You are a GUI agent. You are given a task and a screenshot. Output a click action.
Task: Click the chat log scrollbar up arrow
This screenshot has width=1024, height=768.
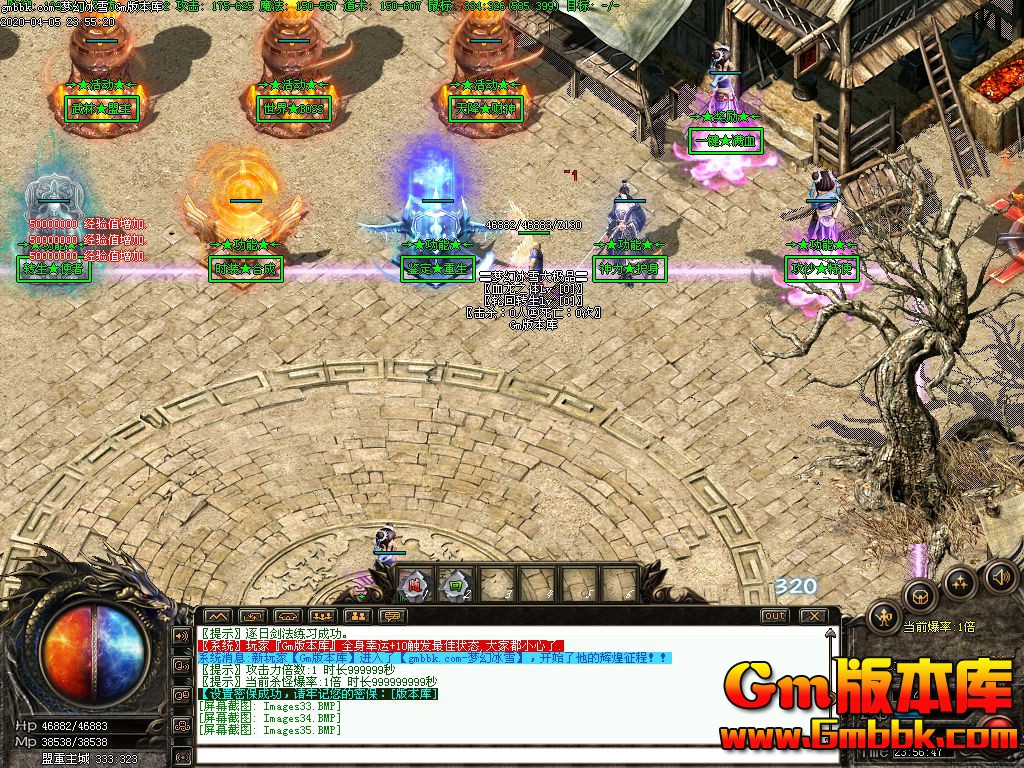pyautogui.click(x=829, y=634)
